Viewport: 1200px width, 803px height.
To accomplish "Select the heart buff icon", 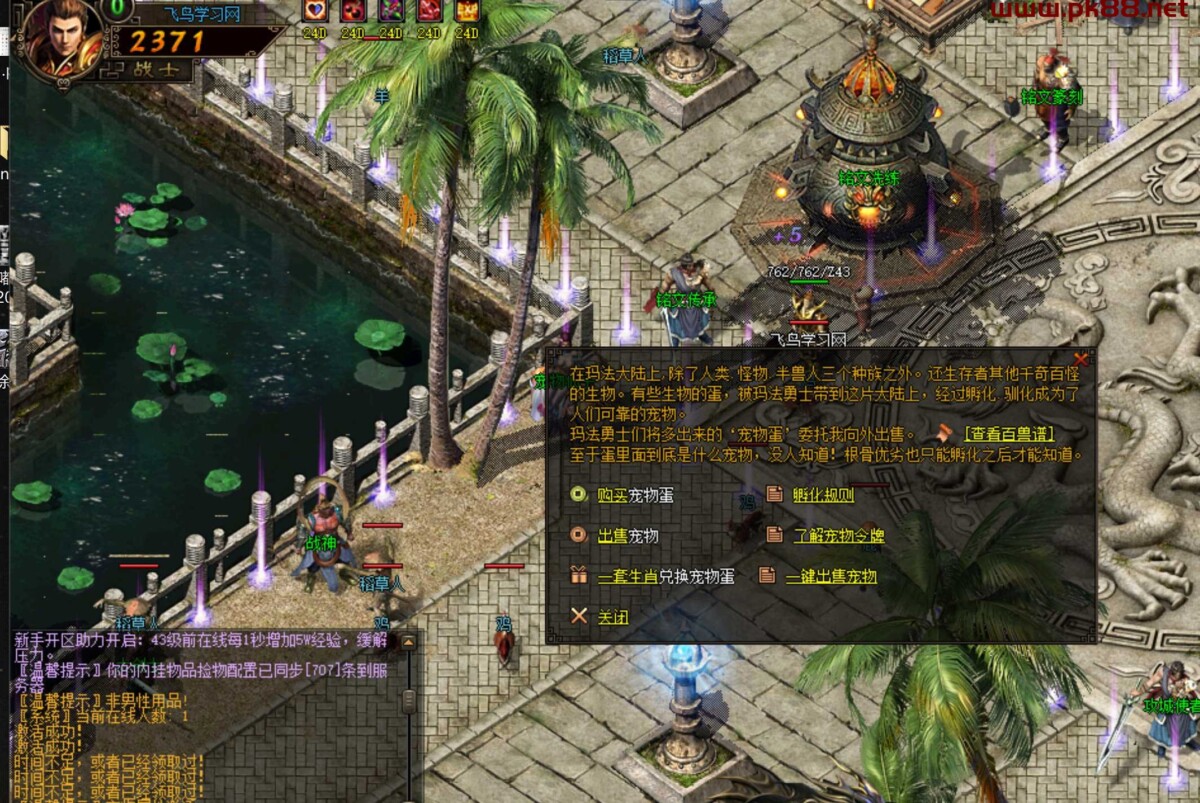I will click(x=315, y=11).
